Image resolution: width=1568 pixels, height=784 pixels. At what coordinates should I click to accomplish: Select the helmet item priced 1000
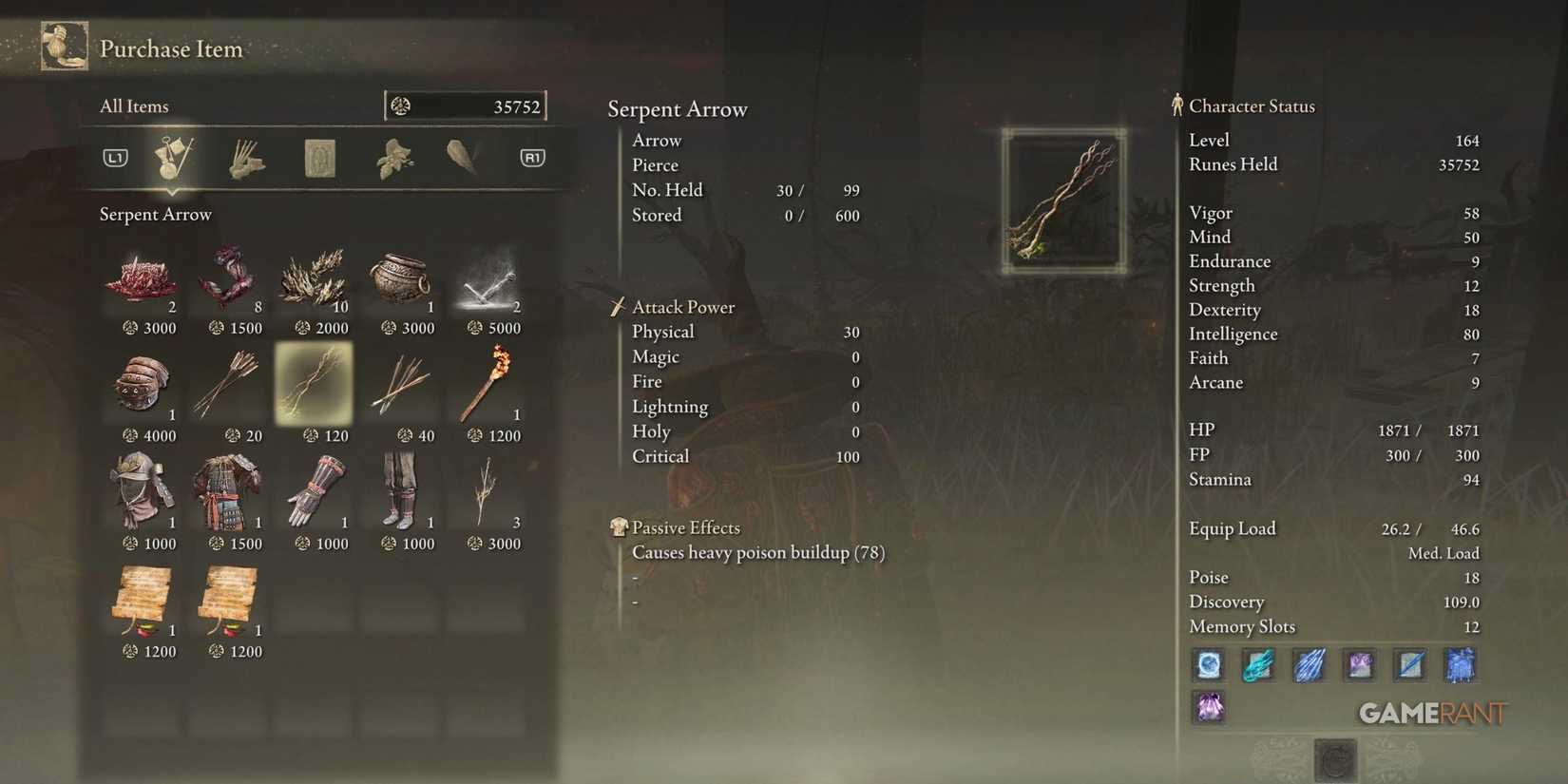pyautogui.click(x=143, y=492)
